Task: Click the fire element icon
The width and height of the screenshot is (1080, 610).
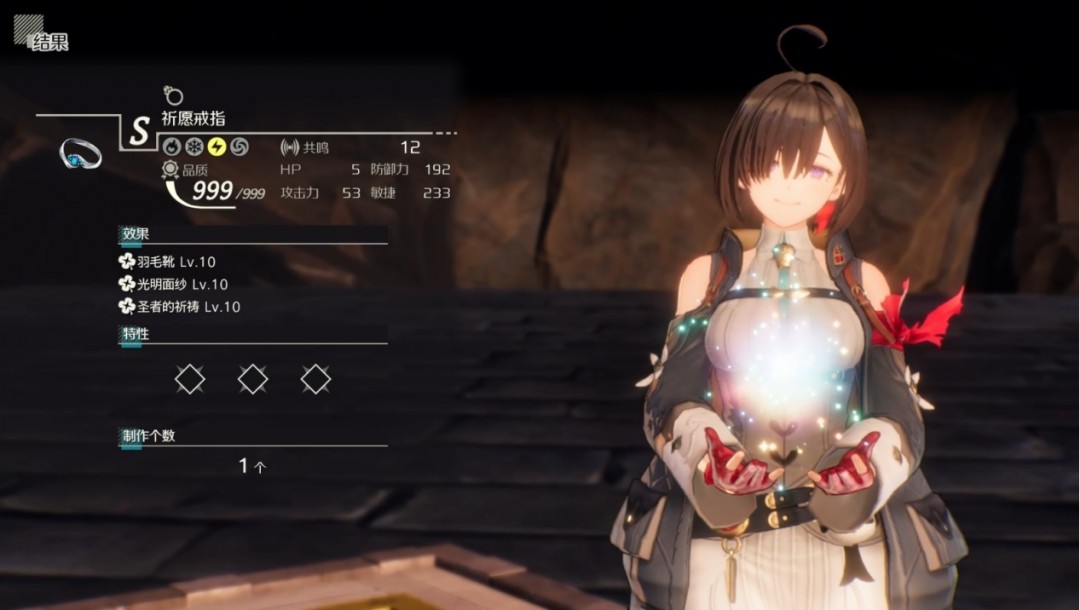Action: tap(172, 147)
